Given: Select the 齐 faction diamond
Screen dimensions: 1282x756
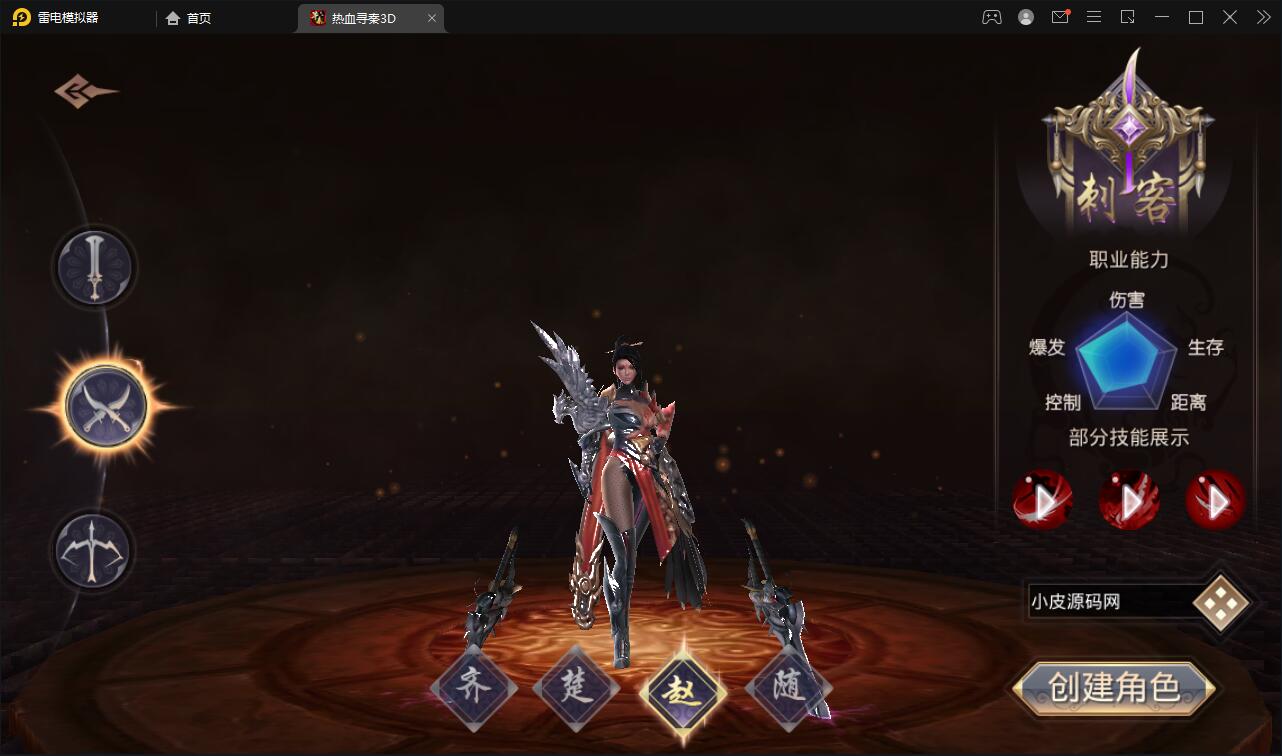Looking at the screenshot, I should 474,688.
